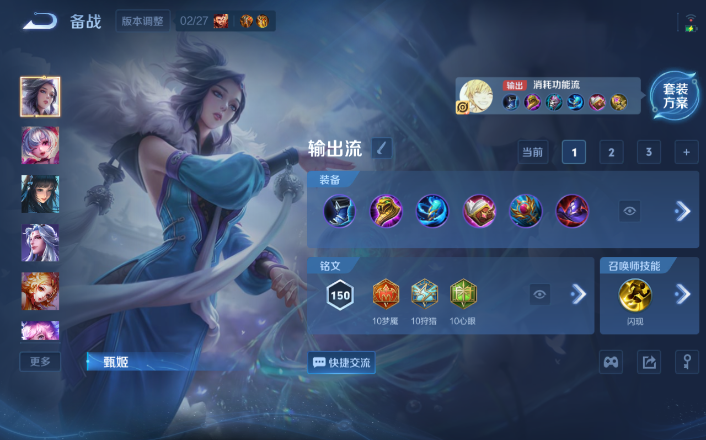
Task: Pick the white-haired hero portrait
Action: (40, 242)
